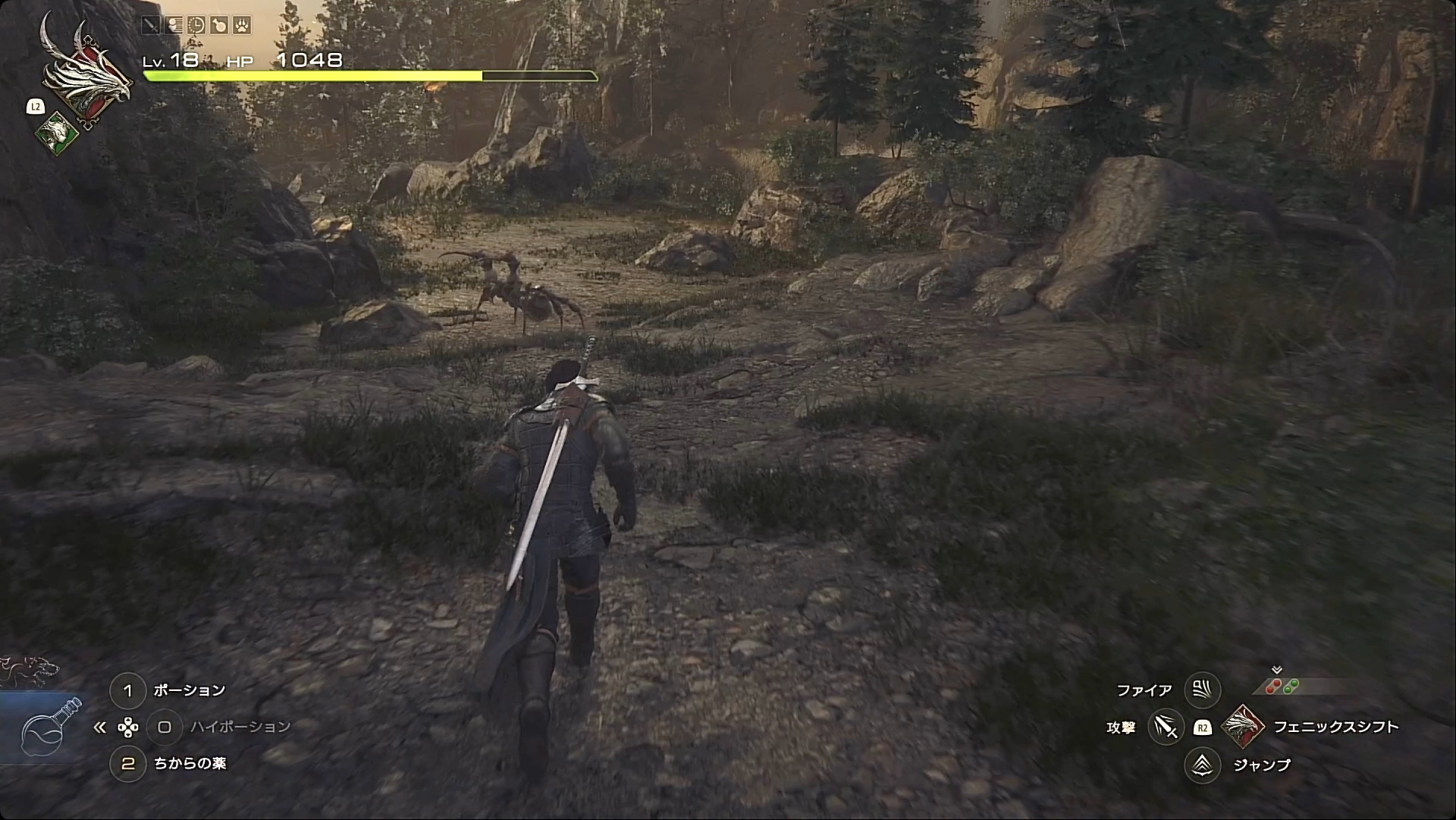Image resolution: width=1456 pixels, height=820 pixels.
Task: Toggle the green indicator dot near Phoenix Shift
Action: (x=1291, y=686)
